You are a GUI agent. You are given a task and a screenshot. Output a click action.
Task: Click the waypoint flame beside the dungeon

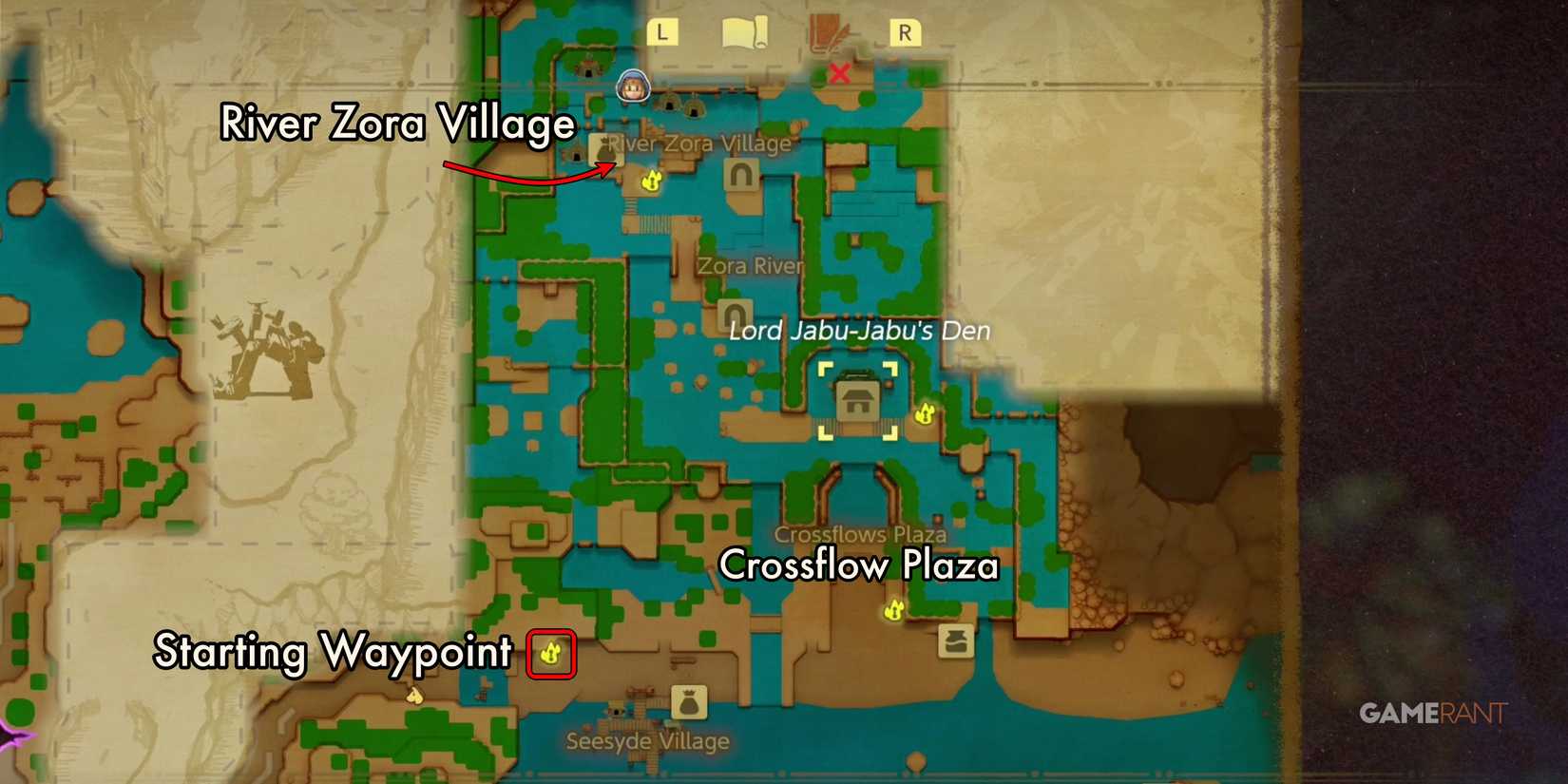(x=925, y=414)
